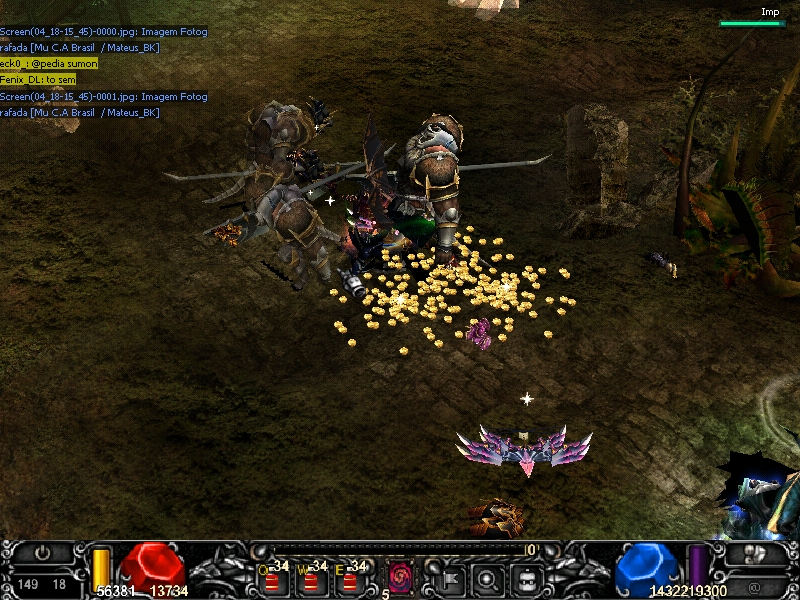
Task: Open the backpack inventory button
Action: (527, 577)
